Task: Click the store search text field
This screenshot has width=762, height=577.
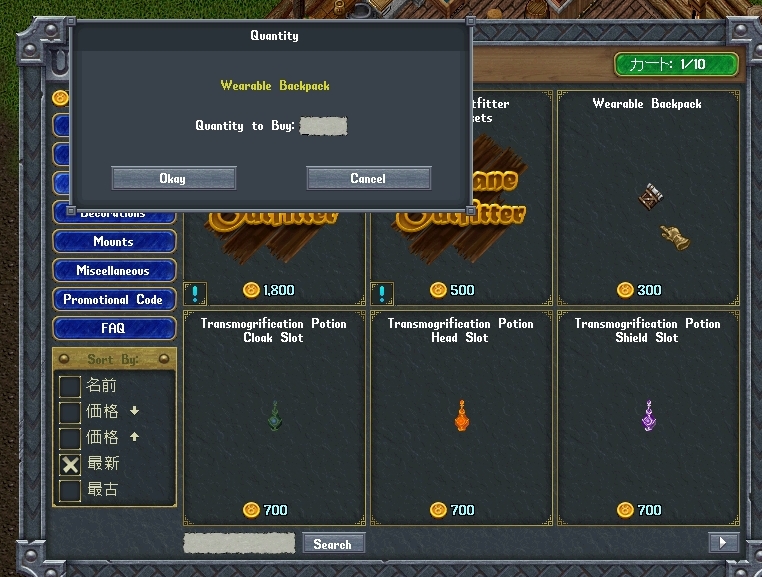Action: click(x=239, y=544)
